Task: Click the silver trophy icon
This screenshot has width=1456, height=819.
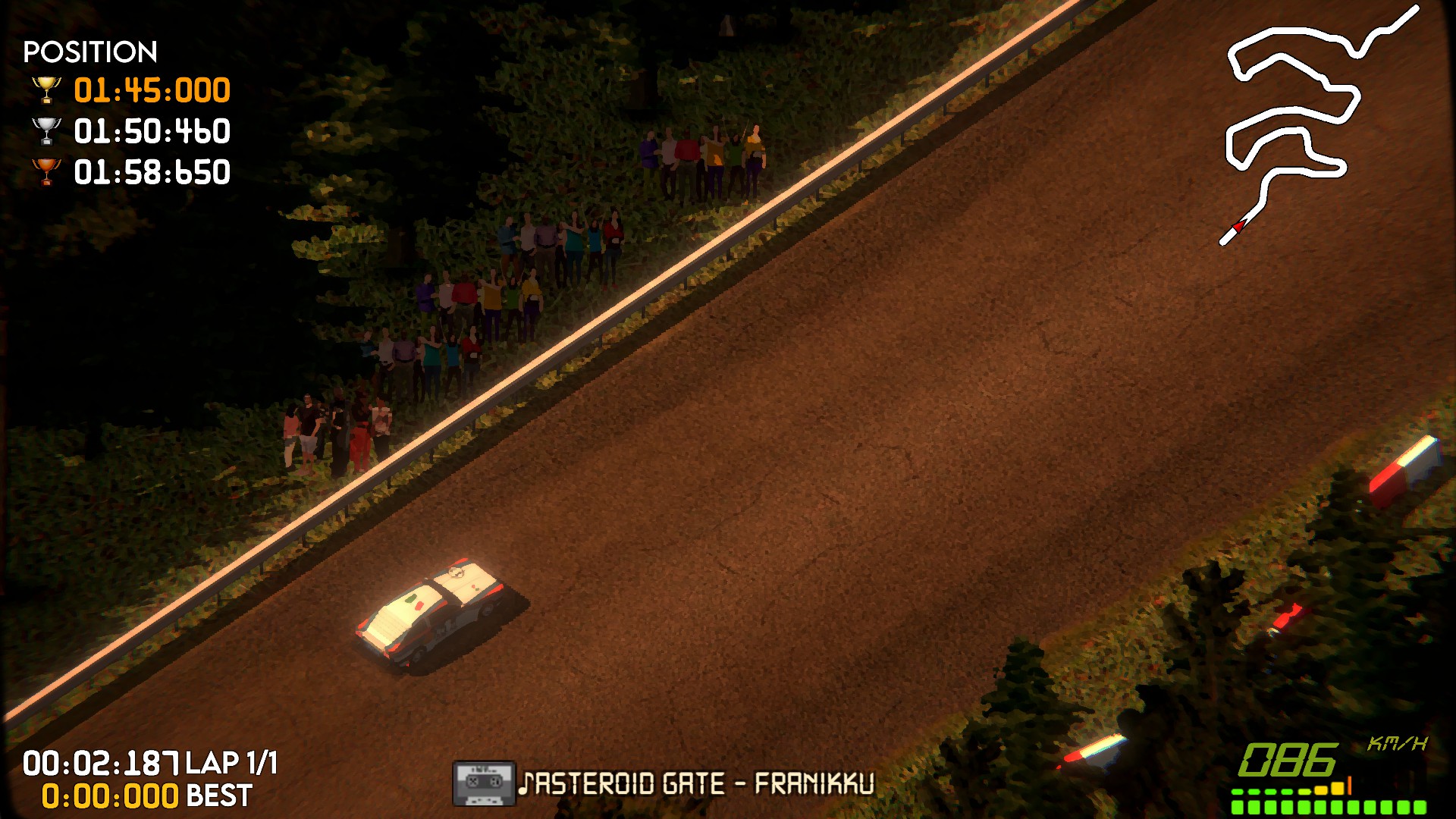Action: click(x=47, y=130)
